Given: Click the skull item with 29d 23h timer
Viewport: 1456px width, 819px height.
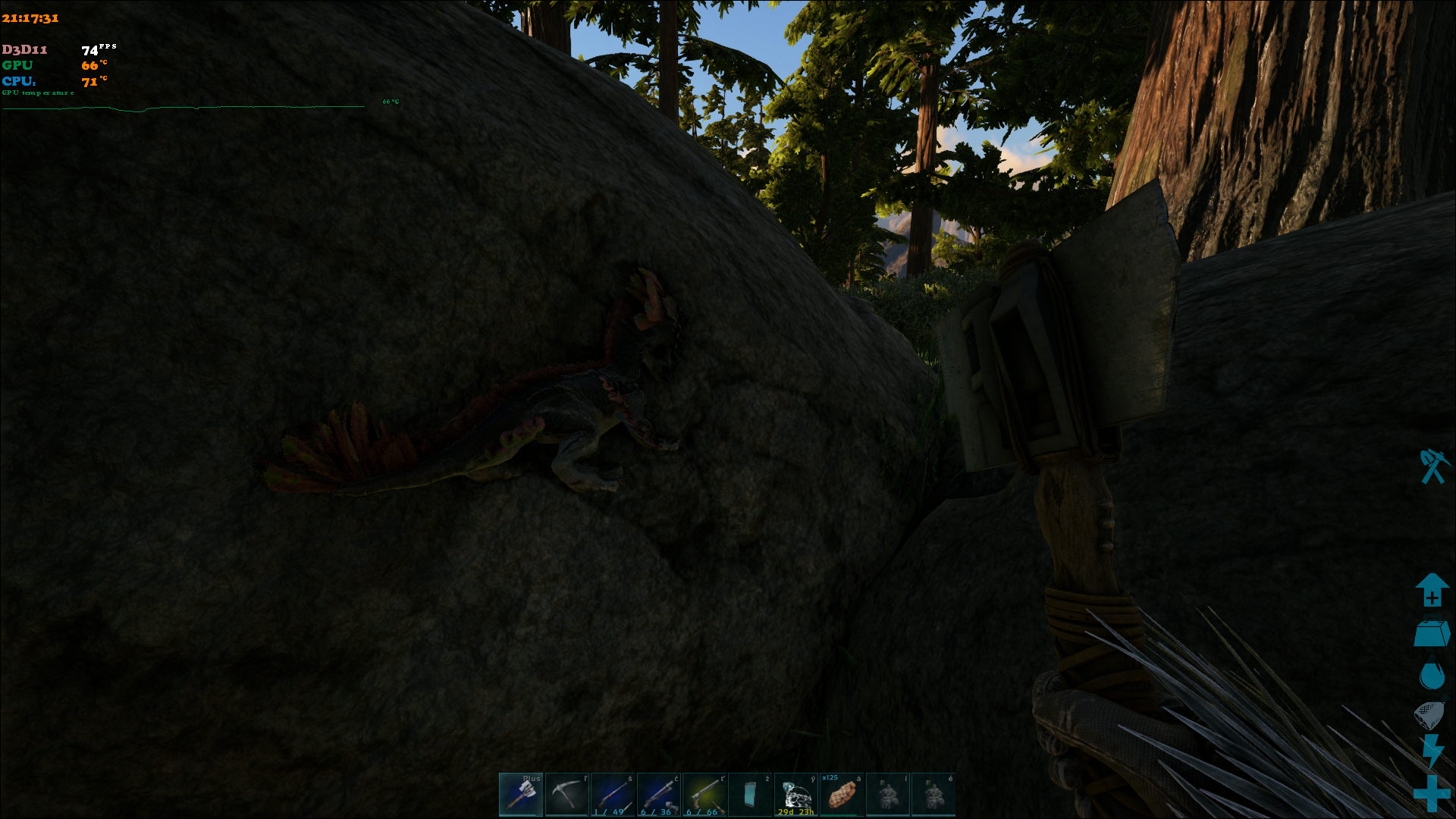Looking at the screenshot, I should 796,794.
